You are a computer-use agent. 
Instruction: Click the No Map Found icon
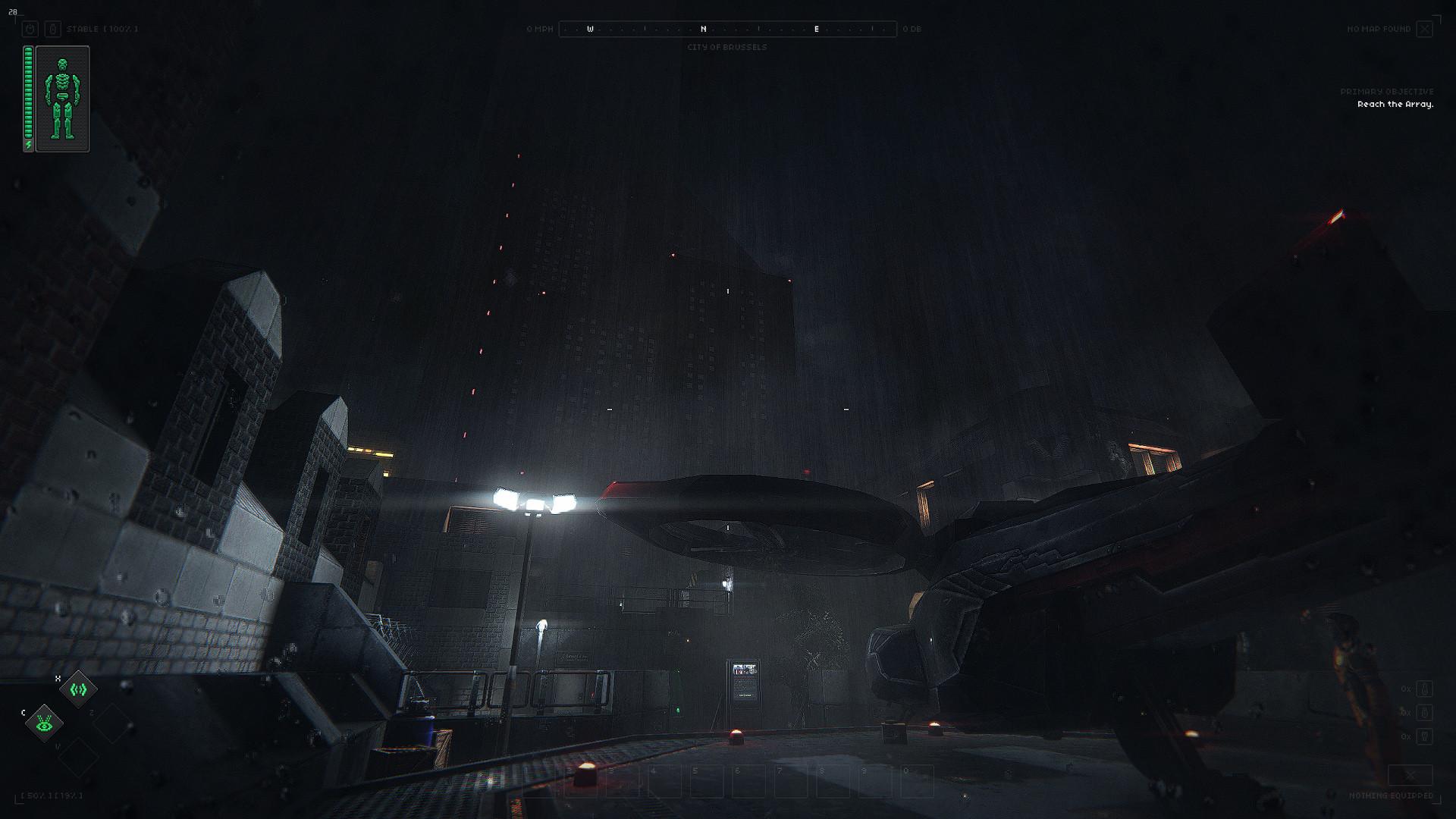coord(1425,30)
